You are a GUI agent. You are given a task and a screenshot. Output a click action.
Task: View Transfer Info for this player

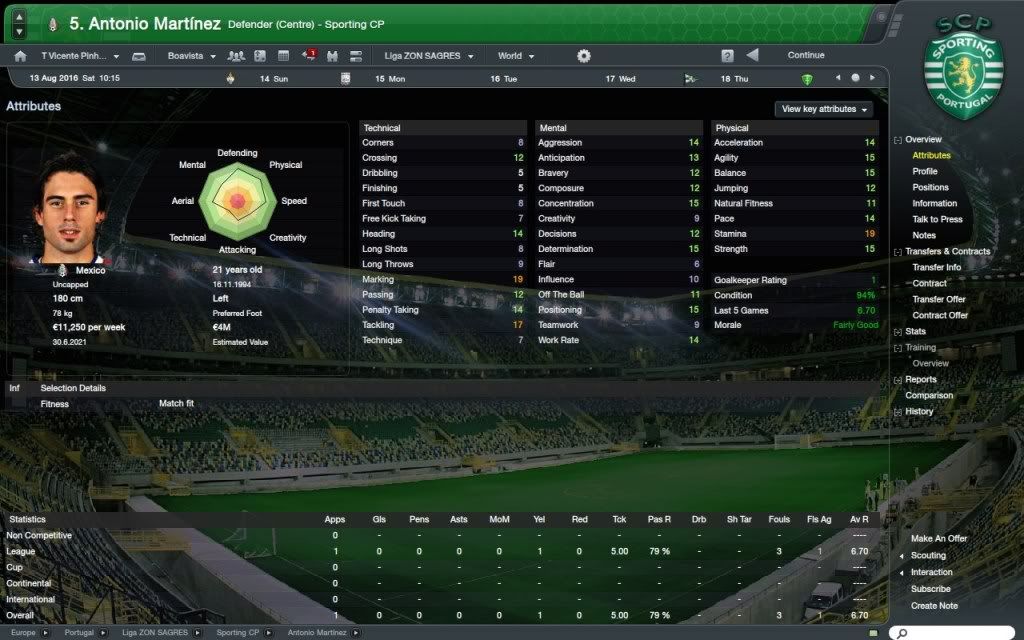936,268
